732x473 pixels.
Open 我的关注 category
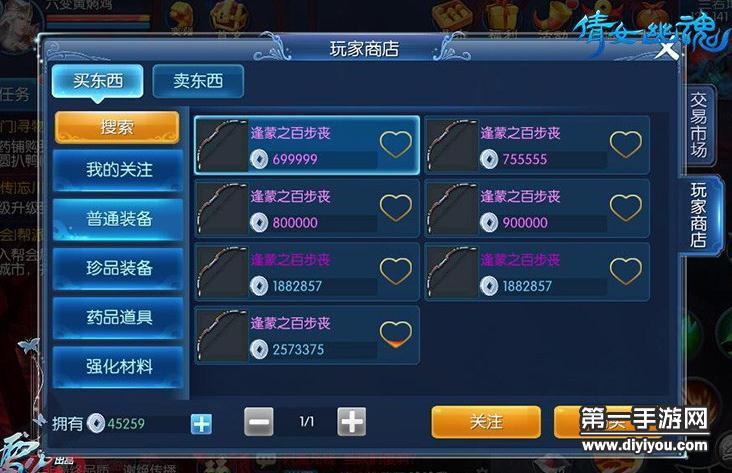point(119,170)
